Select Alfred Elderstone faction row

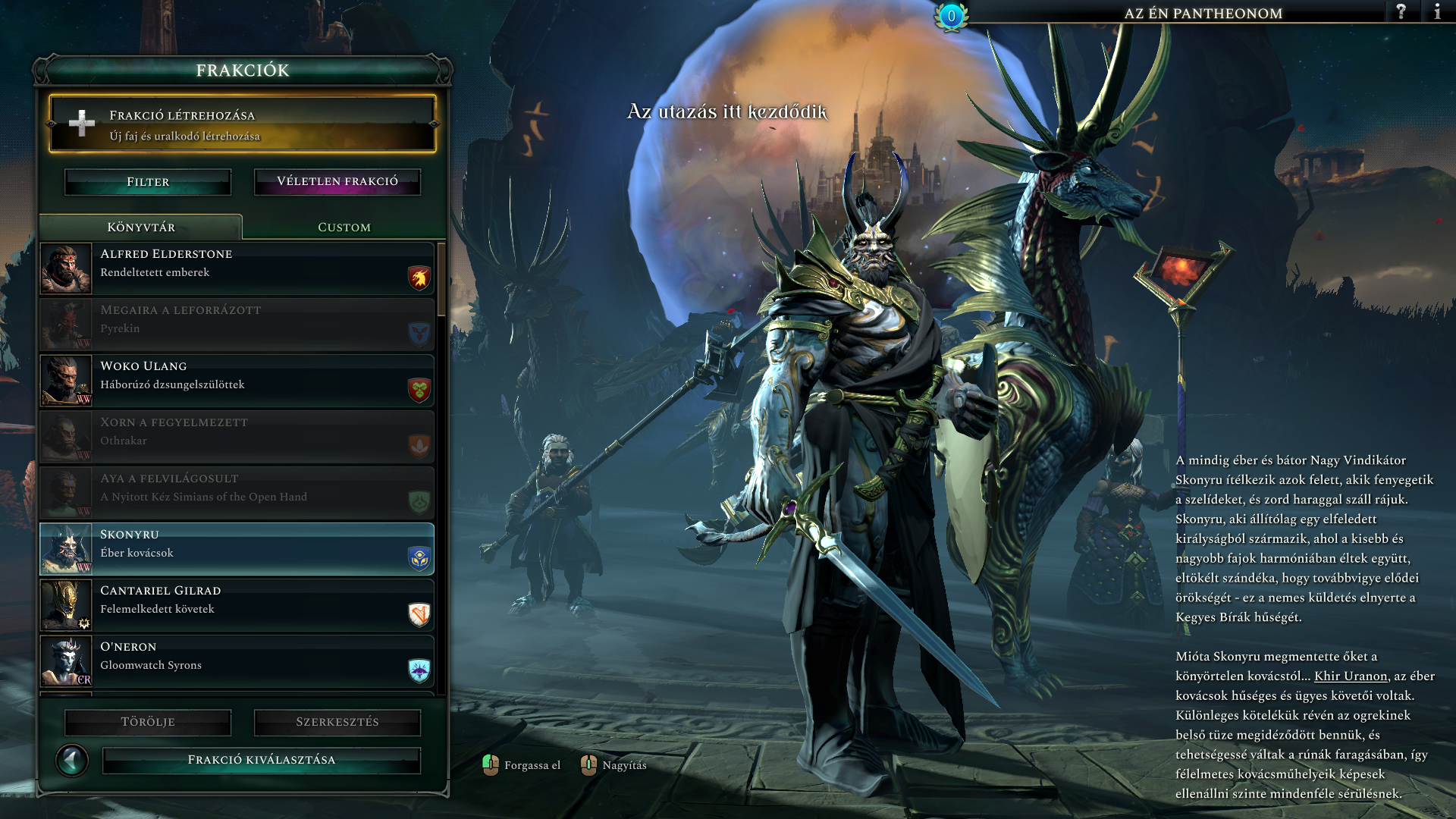[237, 268]
